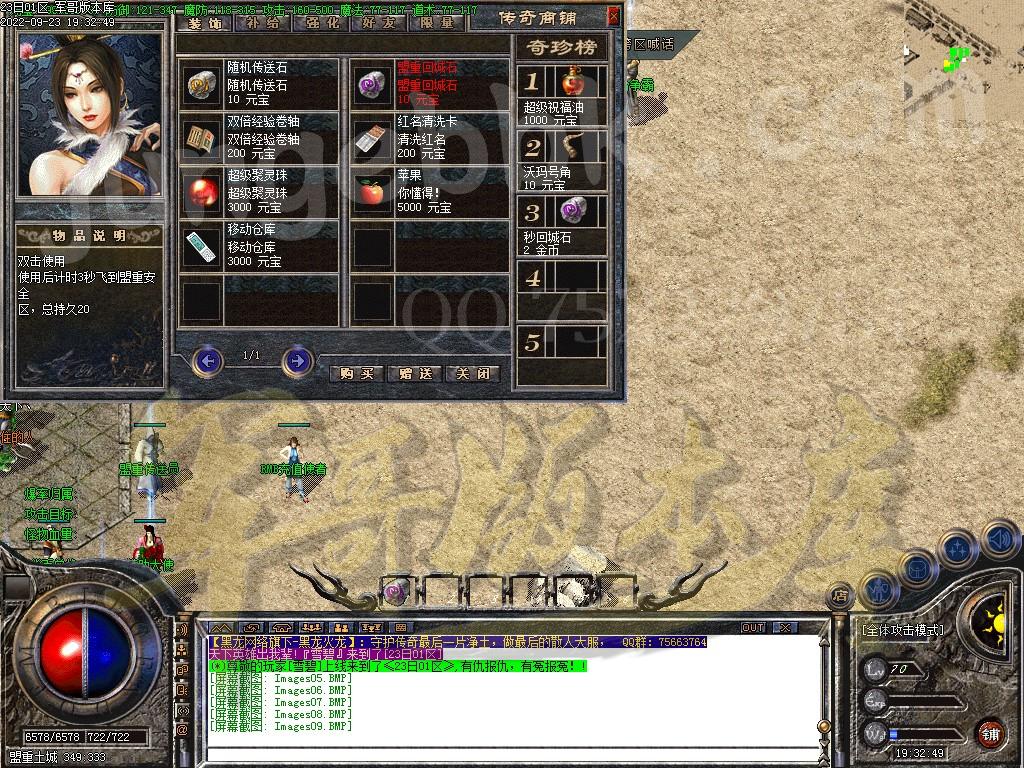Choose the 红名清洗卡 item
Image resolution: width=1024 pixels, height=768 pixels.
click(x=373, y=140)
